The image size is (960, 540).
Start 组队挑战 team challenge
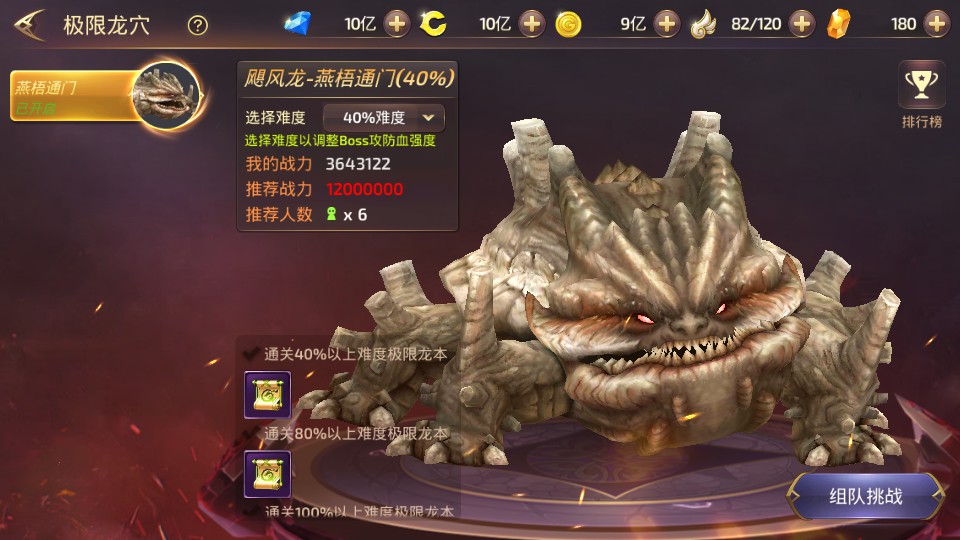[865, 496]
